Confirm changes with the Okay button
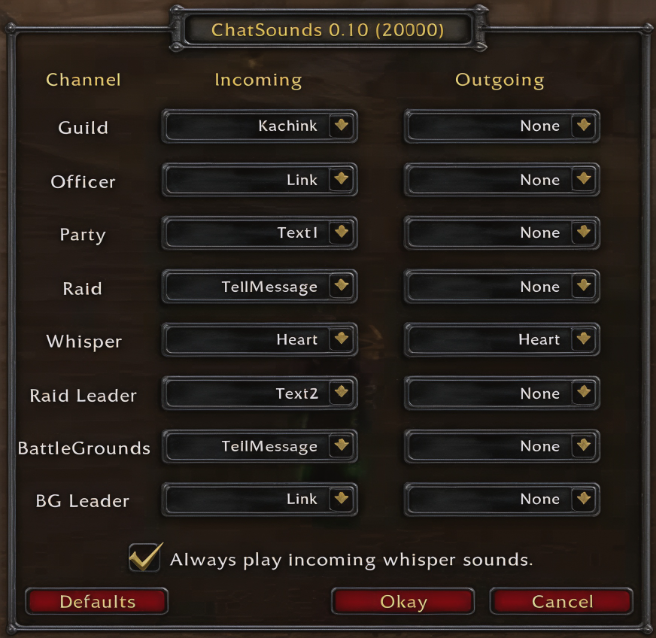 click(x=403, y=602)
